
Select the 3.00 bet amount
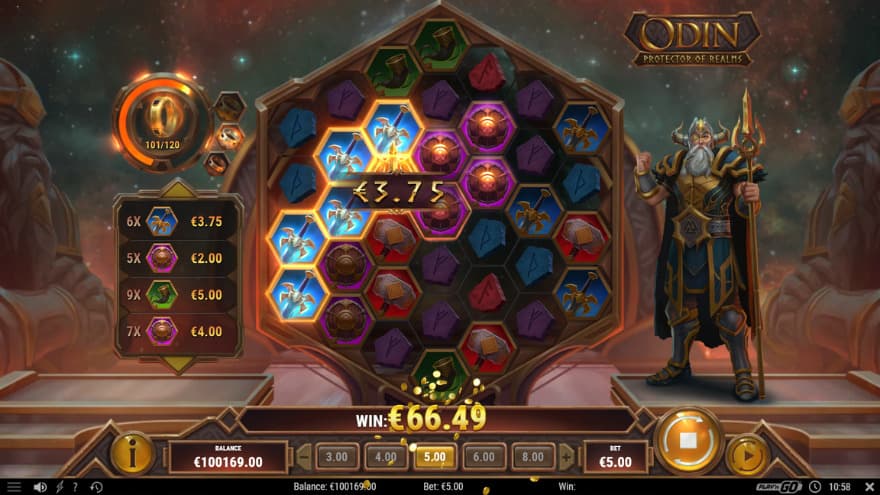point(337,457)
